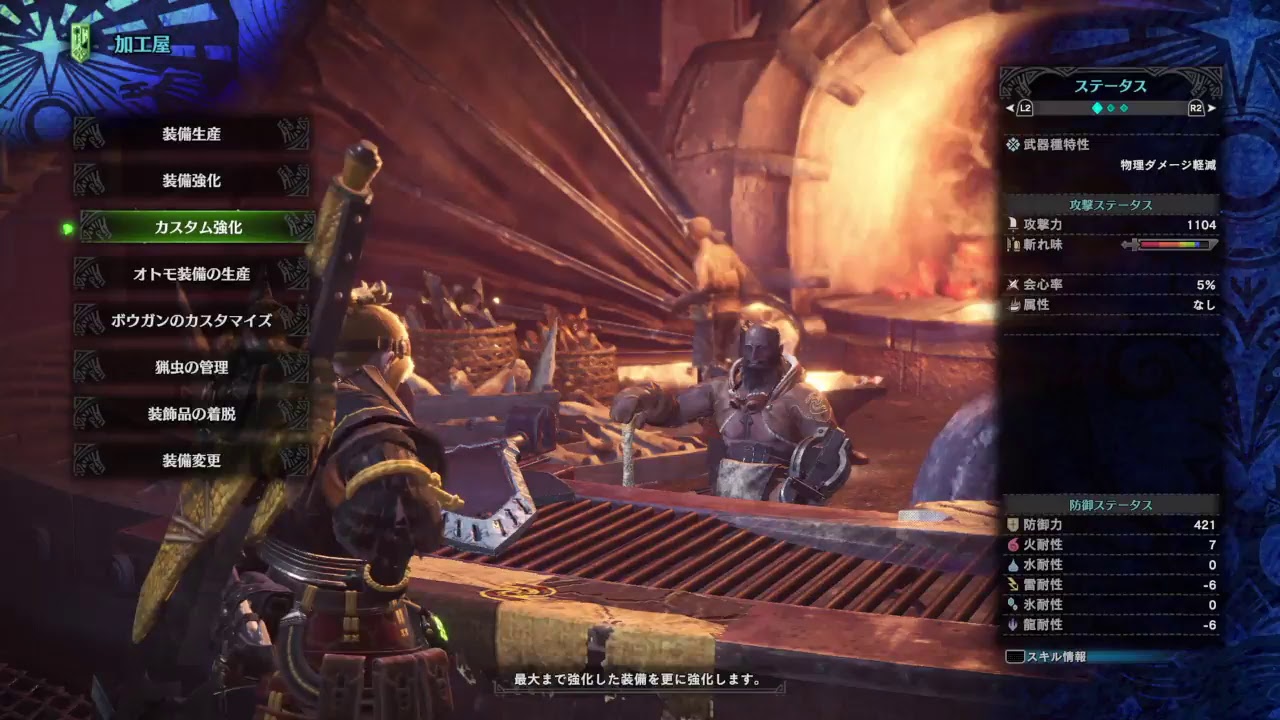This screenshot has width=1280, height=720.
Task: Select 装備強化 from the smithy menu
Action: click(191, 181)
